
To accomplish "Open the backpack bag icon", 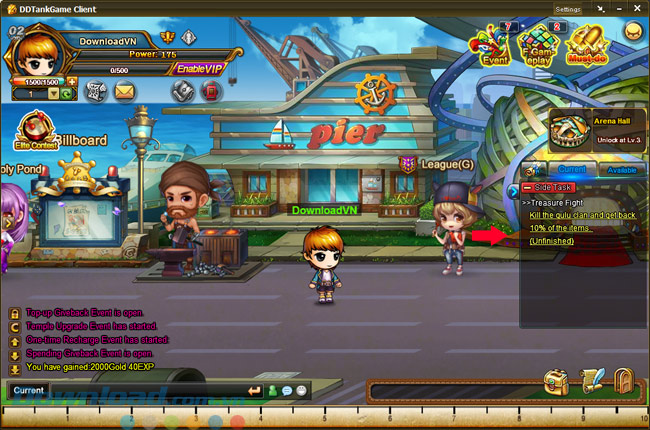I will click(x=557, y=380).
